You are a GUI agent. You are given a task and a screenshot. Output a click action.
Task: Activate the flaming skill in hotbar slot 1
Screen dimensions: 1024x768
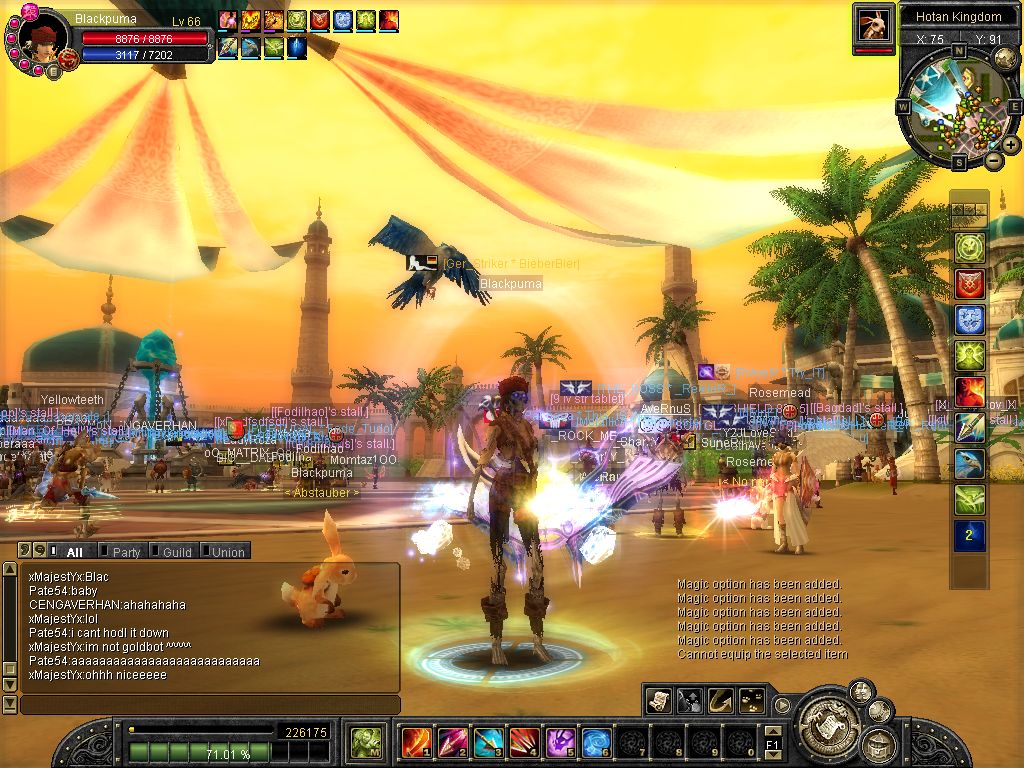point(416,742)
